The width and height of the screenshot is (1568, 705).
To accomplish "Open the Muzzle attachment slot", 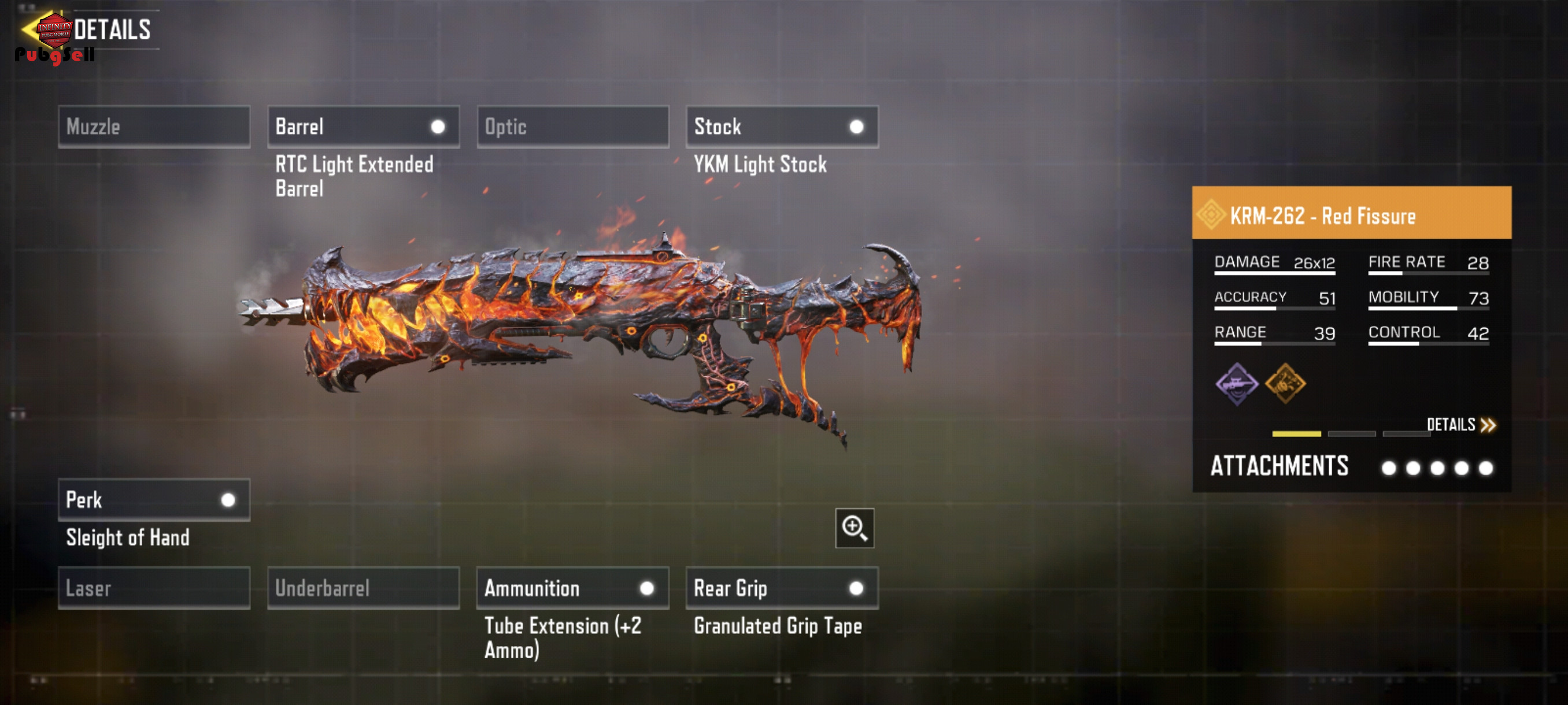I will [154, 127].
